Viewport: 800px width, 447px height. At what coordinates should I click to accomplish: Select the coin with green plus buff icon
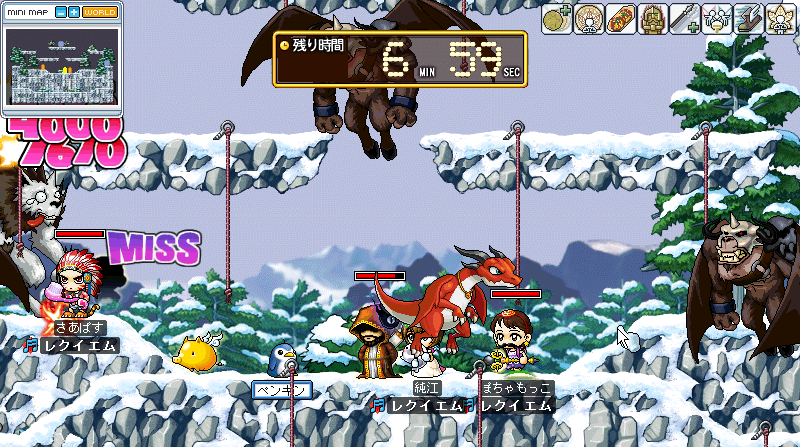pyautogui.click(x=556, y=19)
